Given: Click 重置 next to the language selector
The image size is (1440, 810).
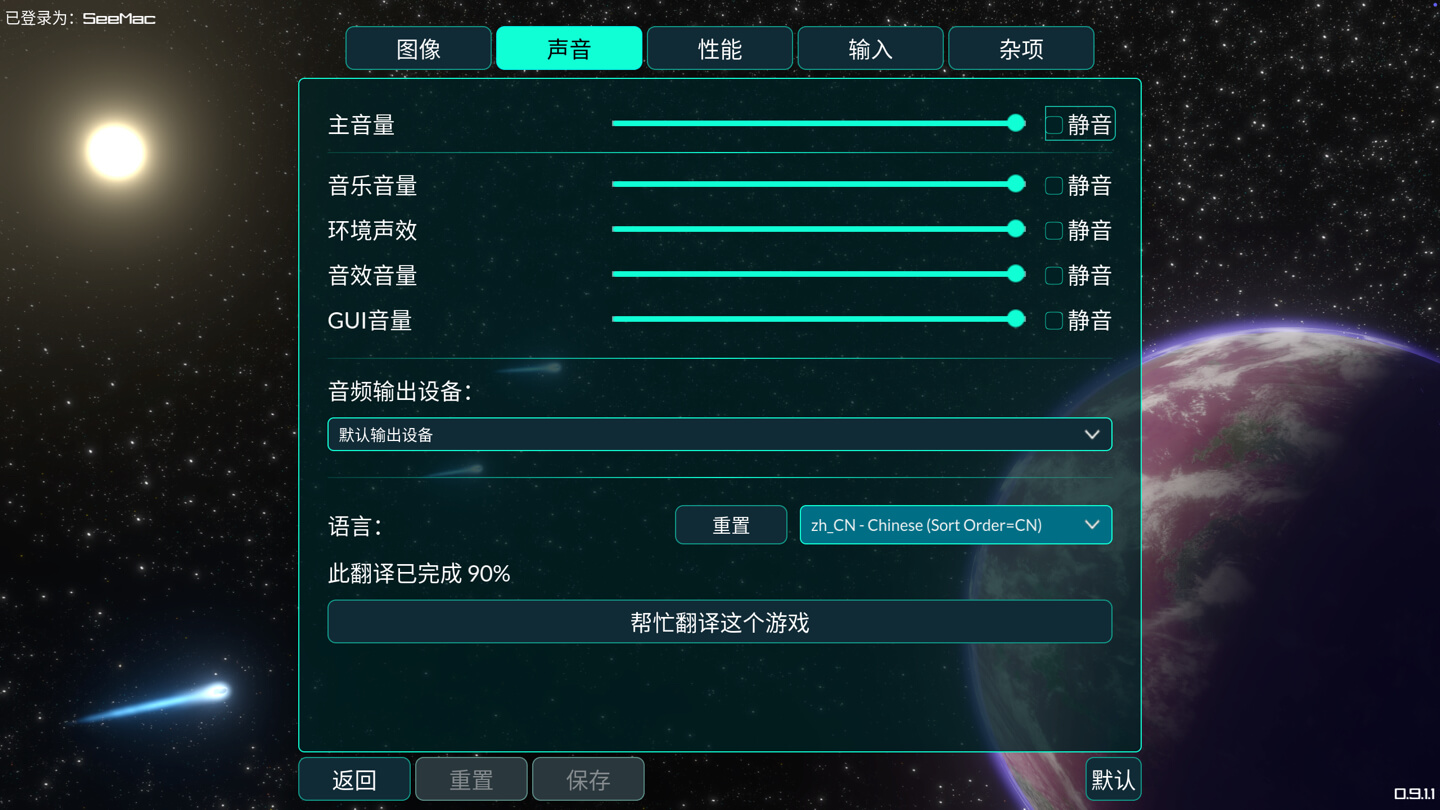Looking at the screenshot, I should coord(731,526).
